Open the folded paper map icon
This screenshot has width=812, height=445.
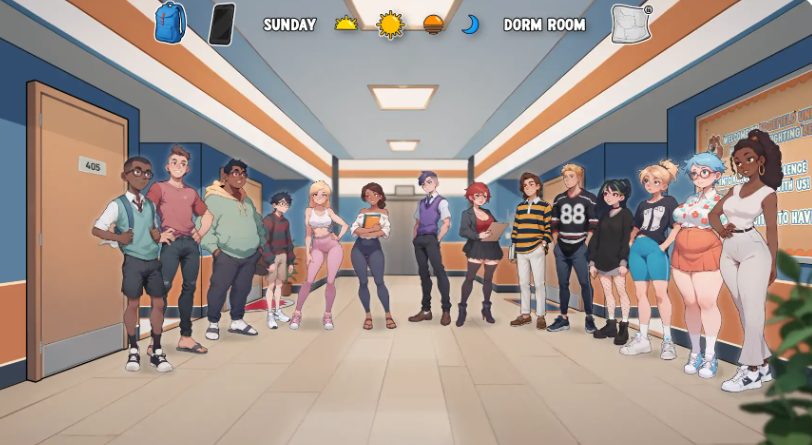pos(631,24)
